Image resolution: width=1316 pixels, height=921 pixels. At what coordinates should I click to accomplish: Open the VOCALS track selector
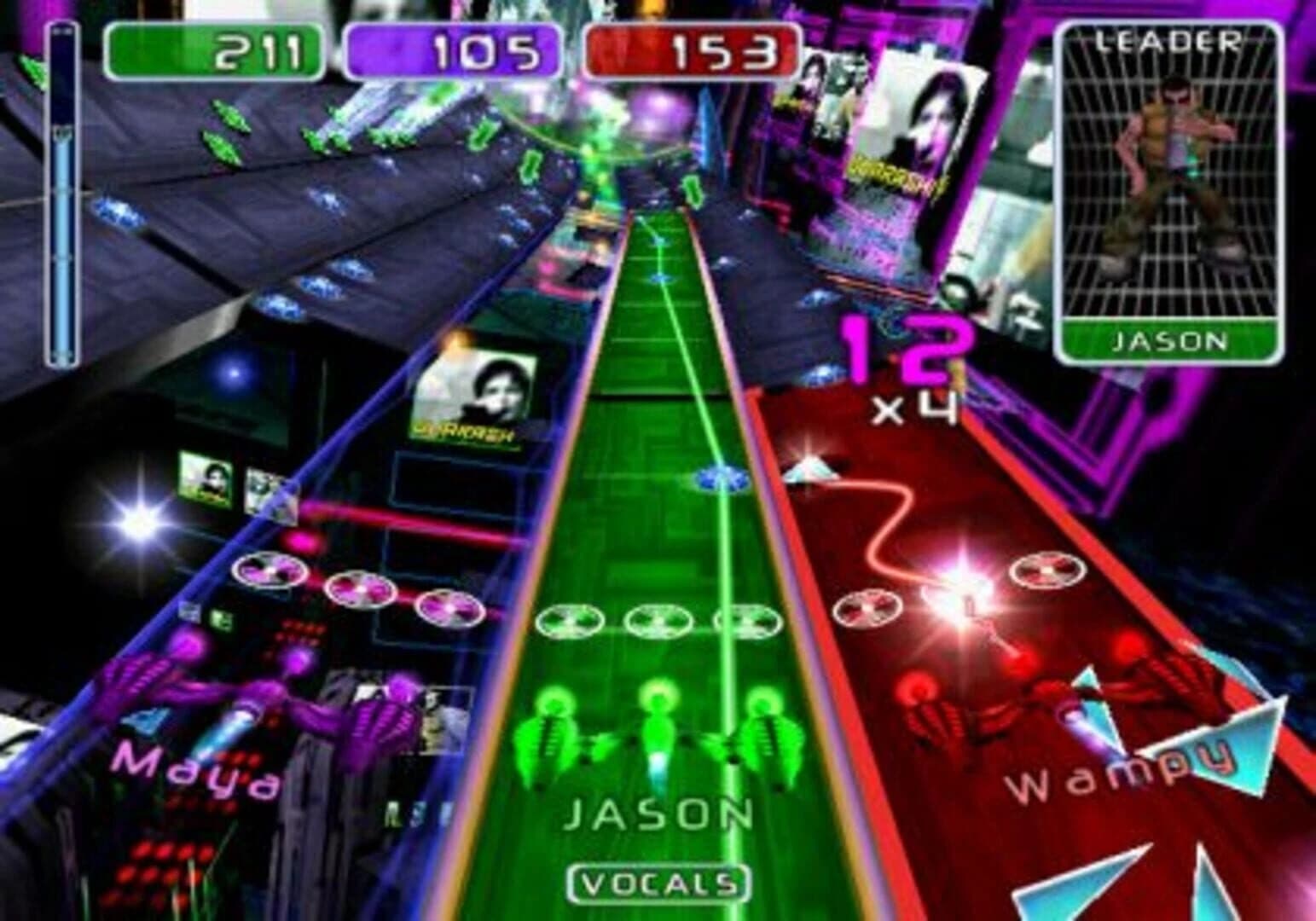[655, 884]
